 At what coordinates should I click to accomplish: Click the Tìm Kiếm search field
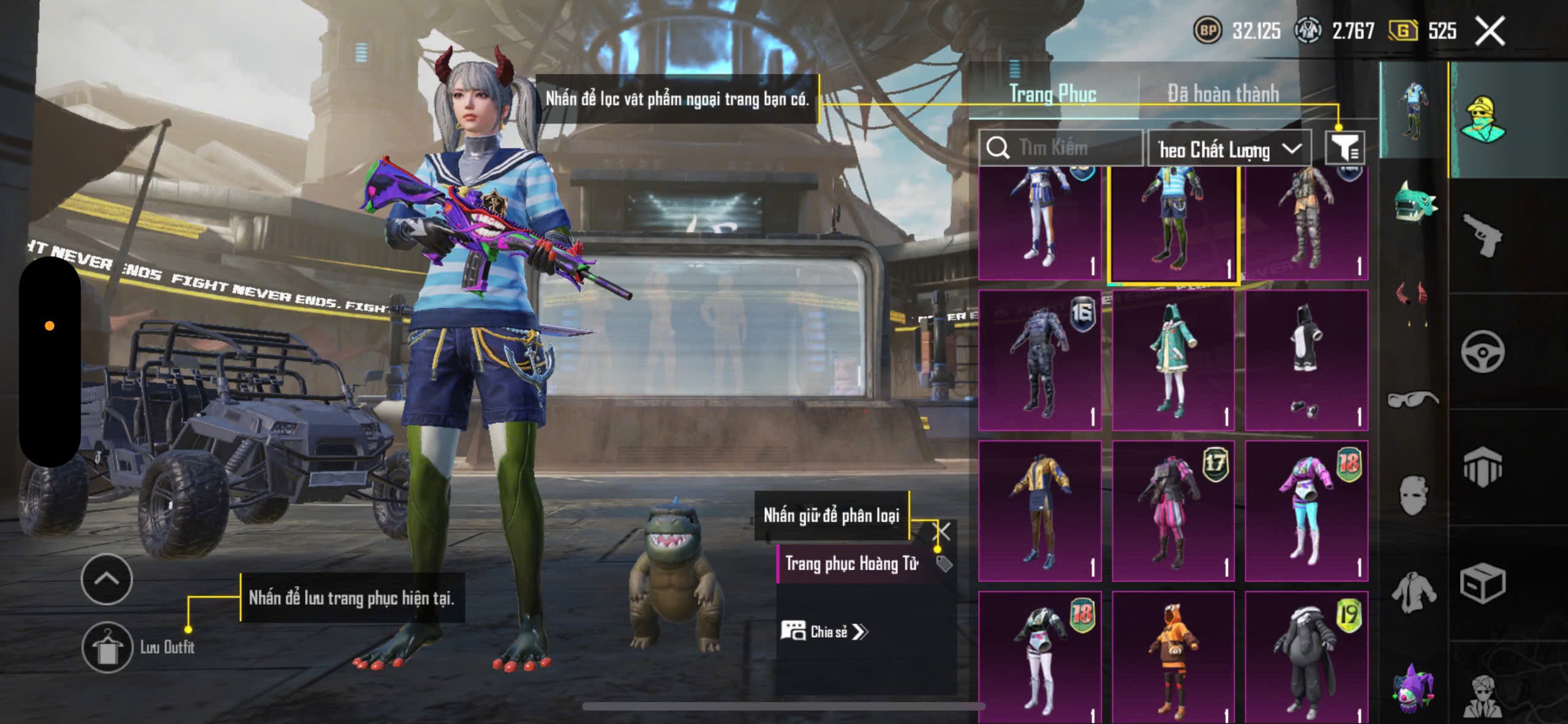pos(1061,148)
